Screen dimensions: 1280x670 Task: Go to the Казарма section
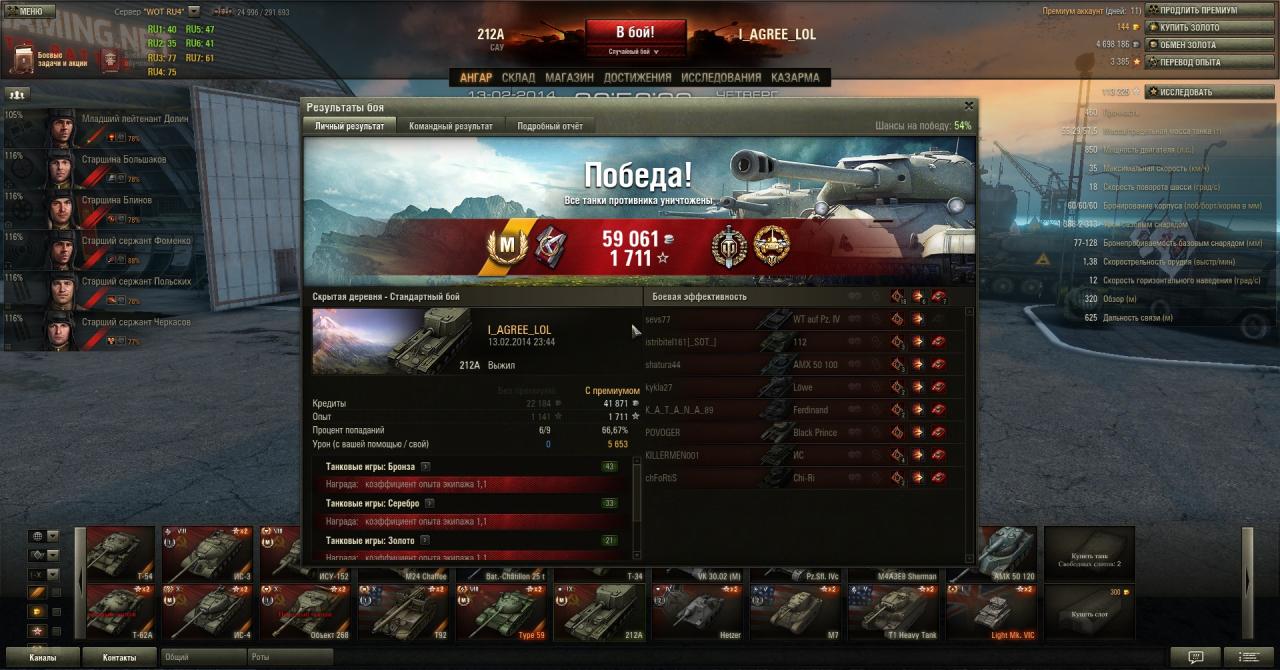(x=795, y=77)
